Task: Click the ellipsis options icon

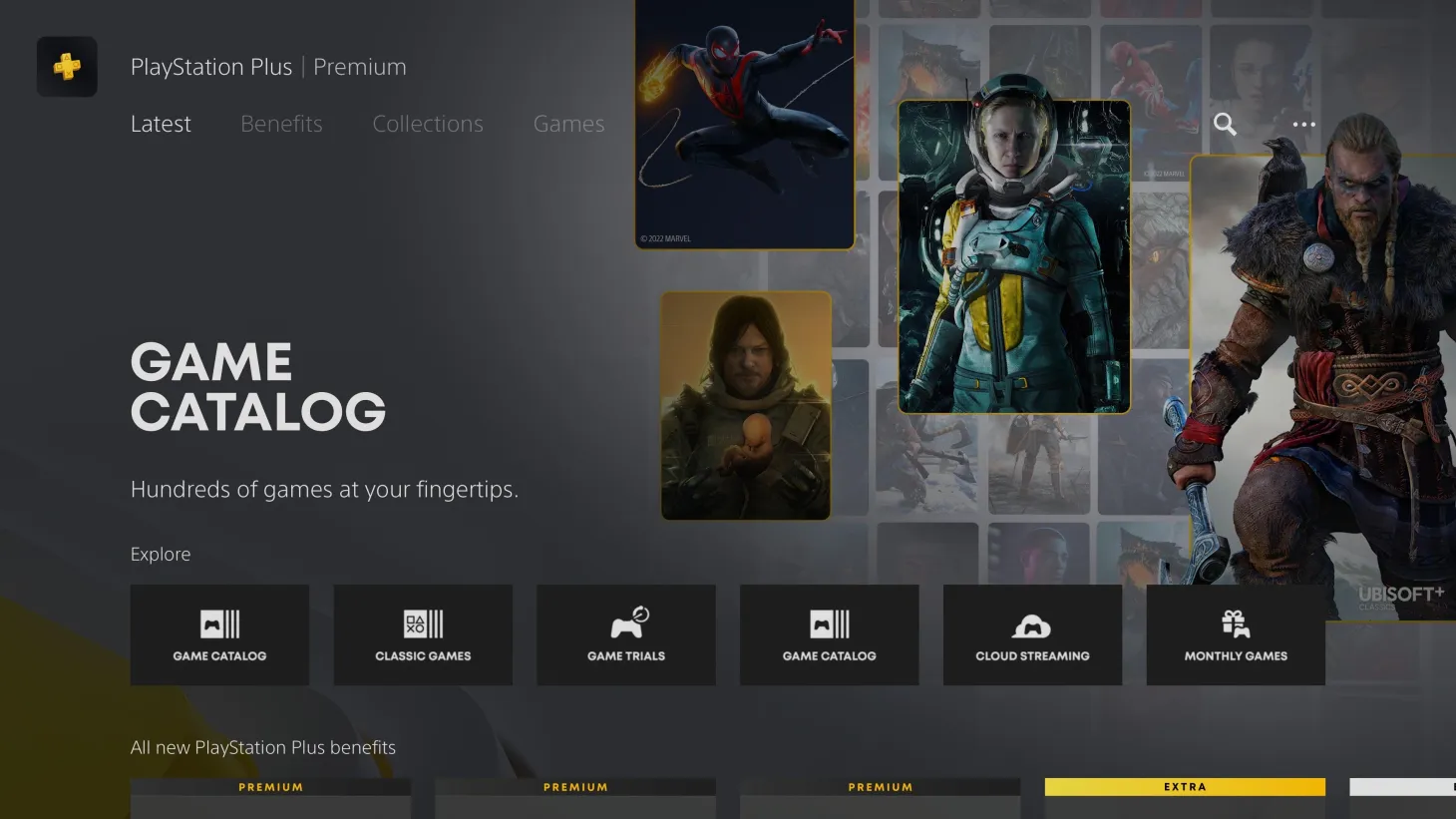Action: pos(1303,124)
